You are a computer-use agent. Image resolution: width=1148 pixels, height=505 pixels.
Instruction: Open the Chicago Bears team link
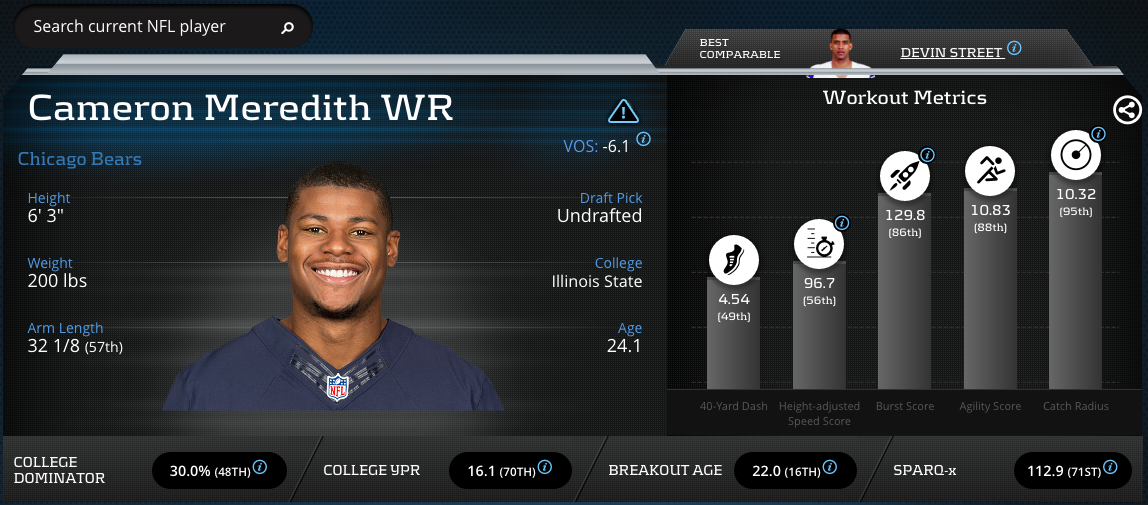pyautogui.click(x=80, y=159)
